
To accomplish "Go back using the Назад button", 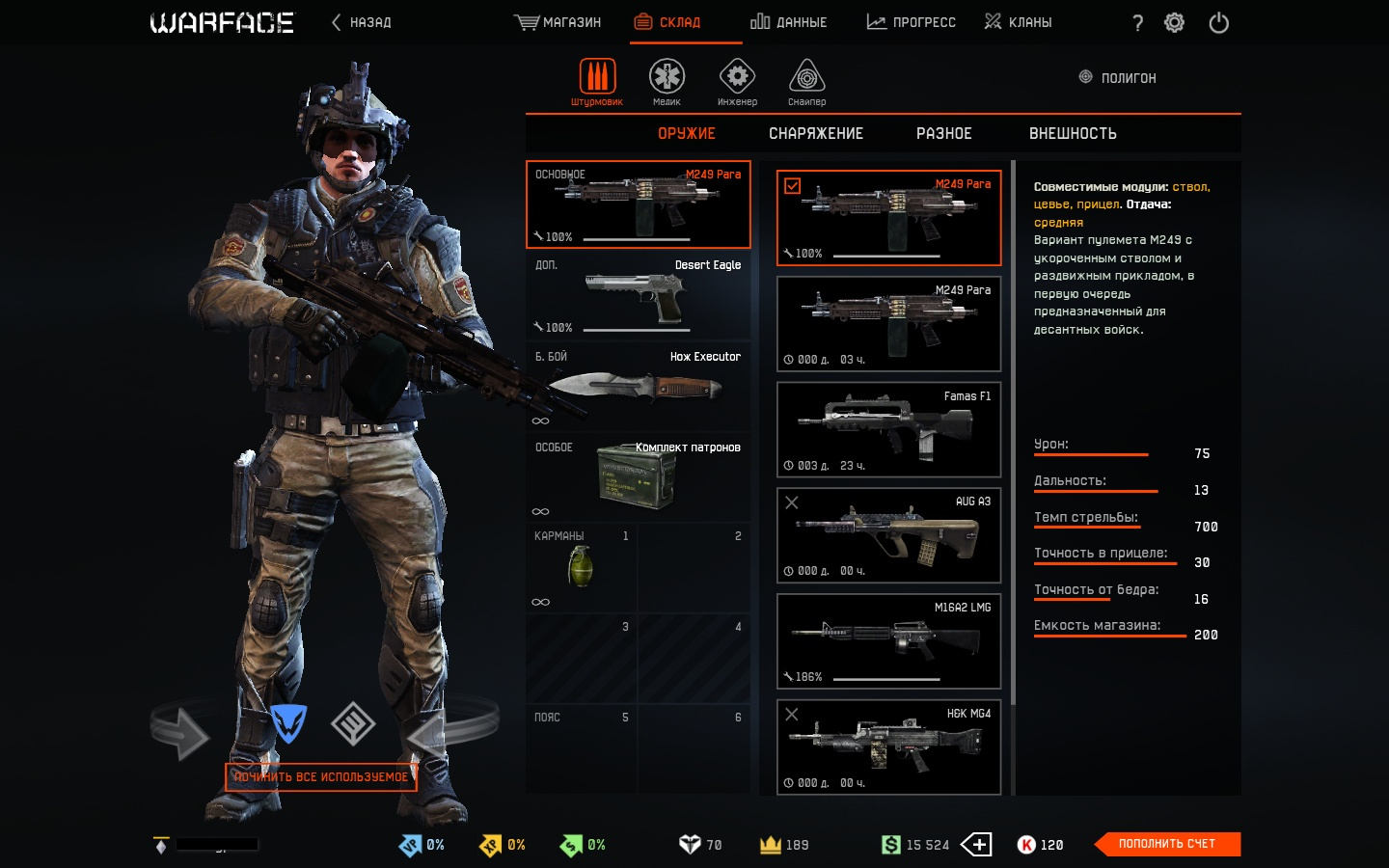I will (x=362, y=22).
